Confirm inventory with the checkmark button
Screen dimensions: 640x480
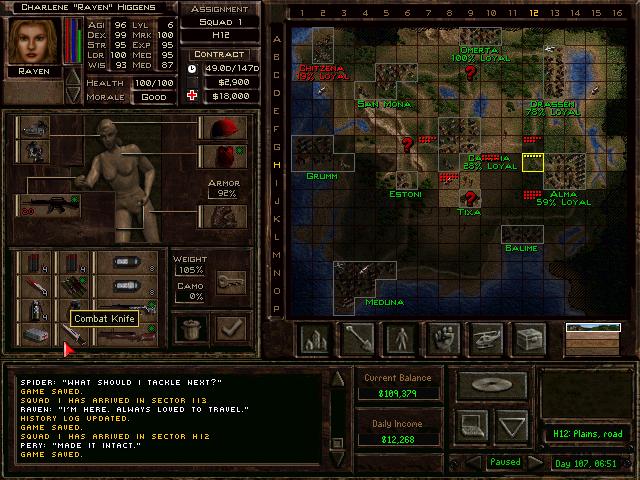tap(231, 328)
